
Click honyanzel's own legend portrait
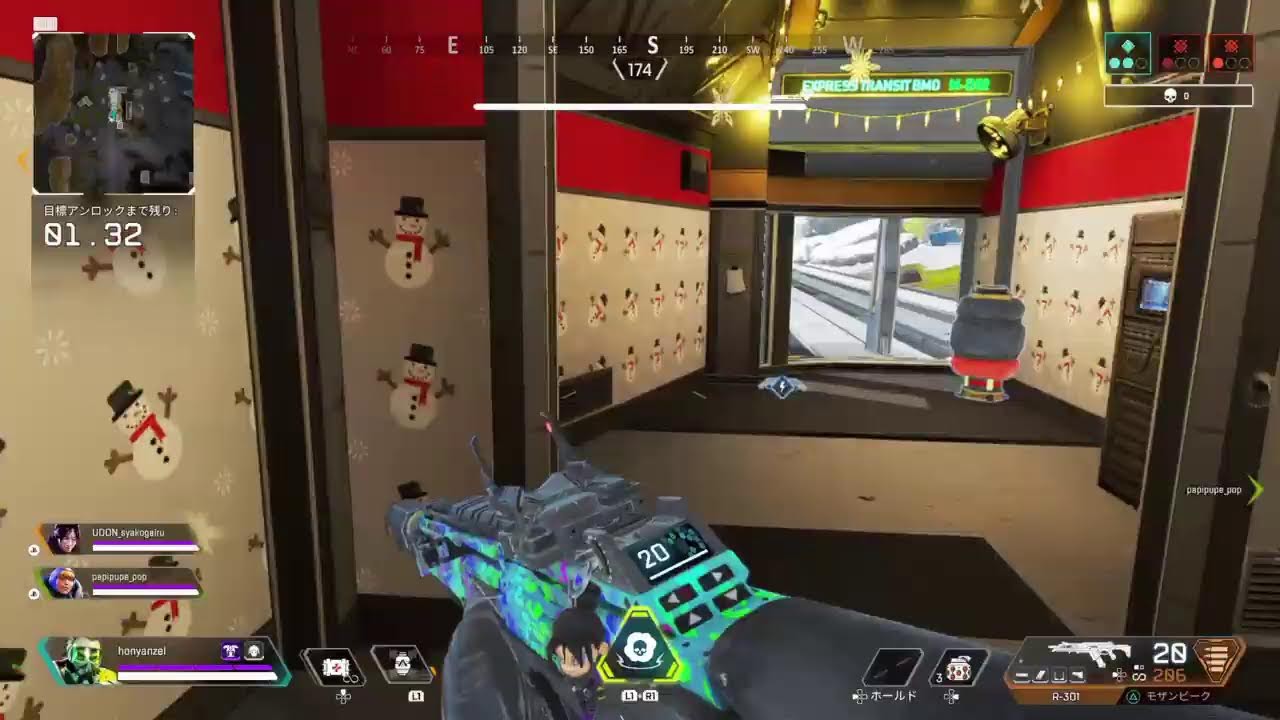(79, 660)
